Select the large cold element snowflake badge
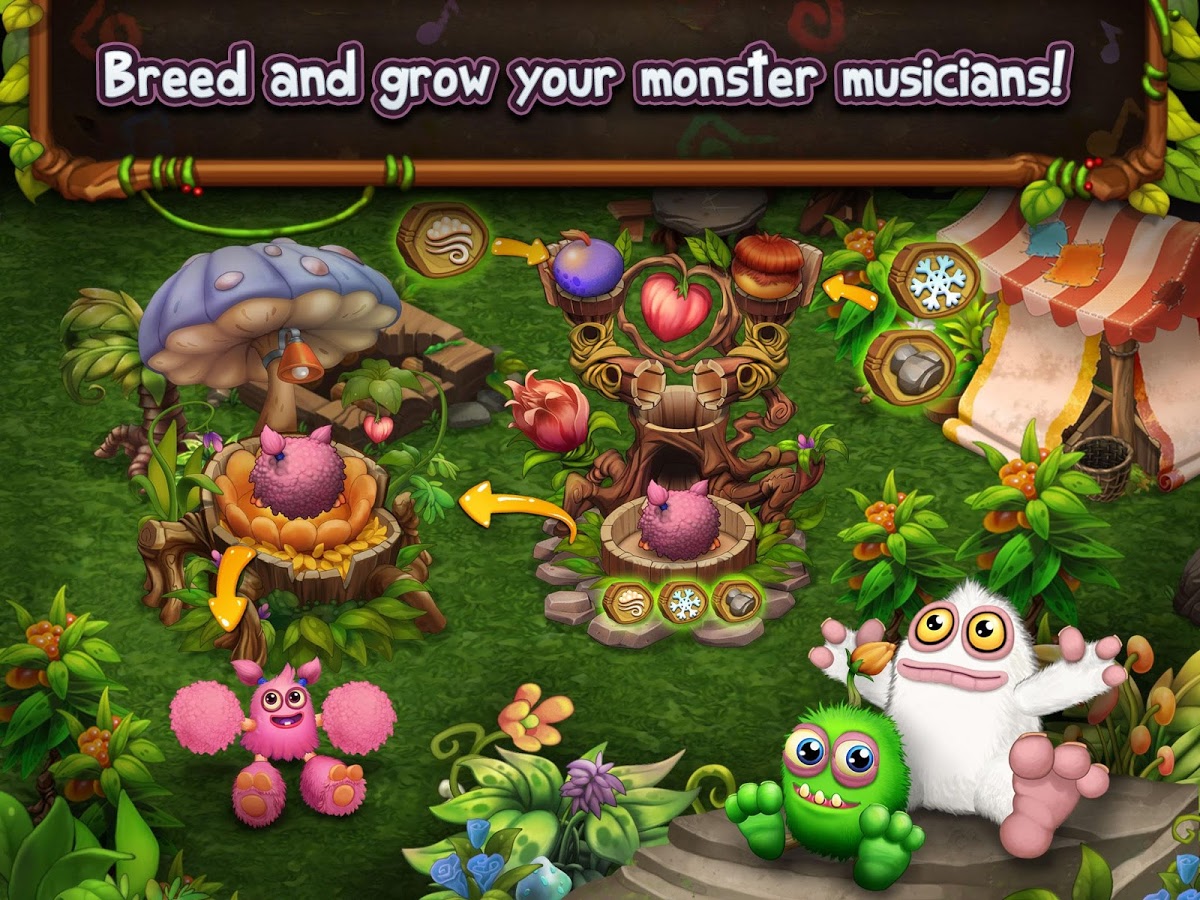 934,281
